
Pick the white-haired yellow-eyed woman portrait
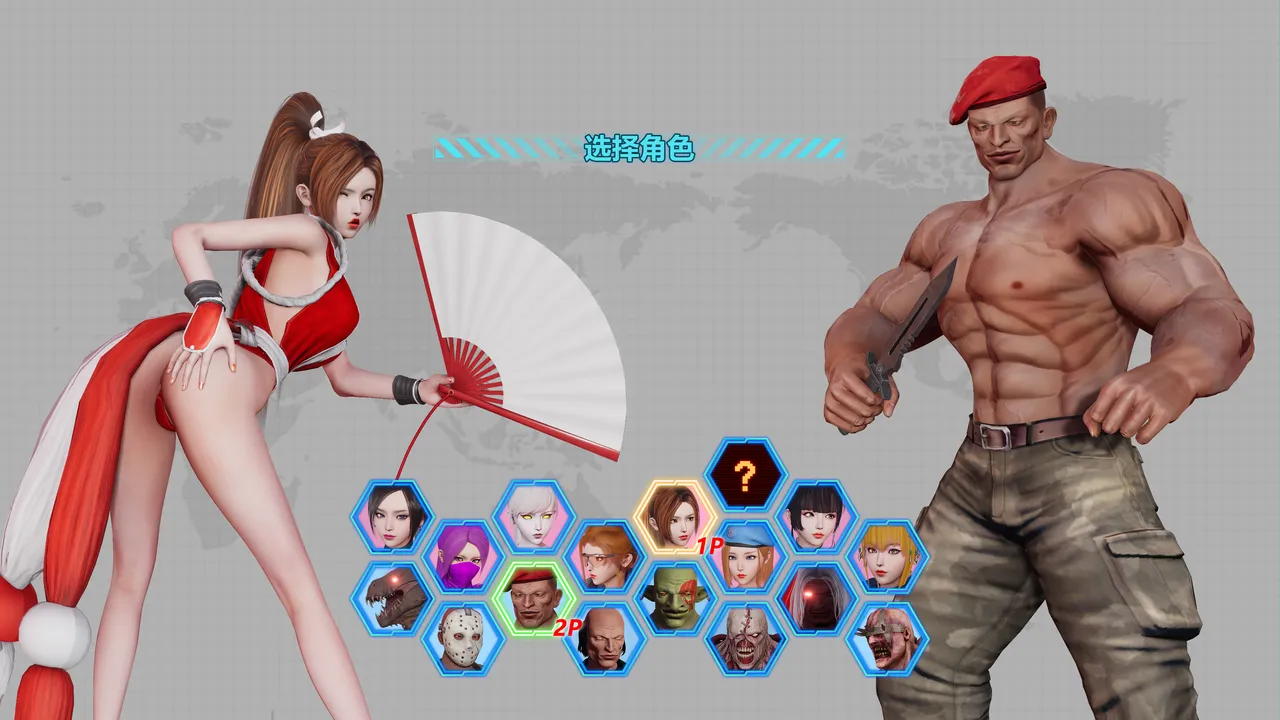533,517
